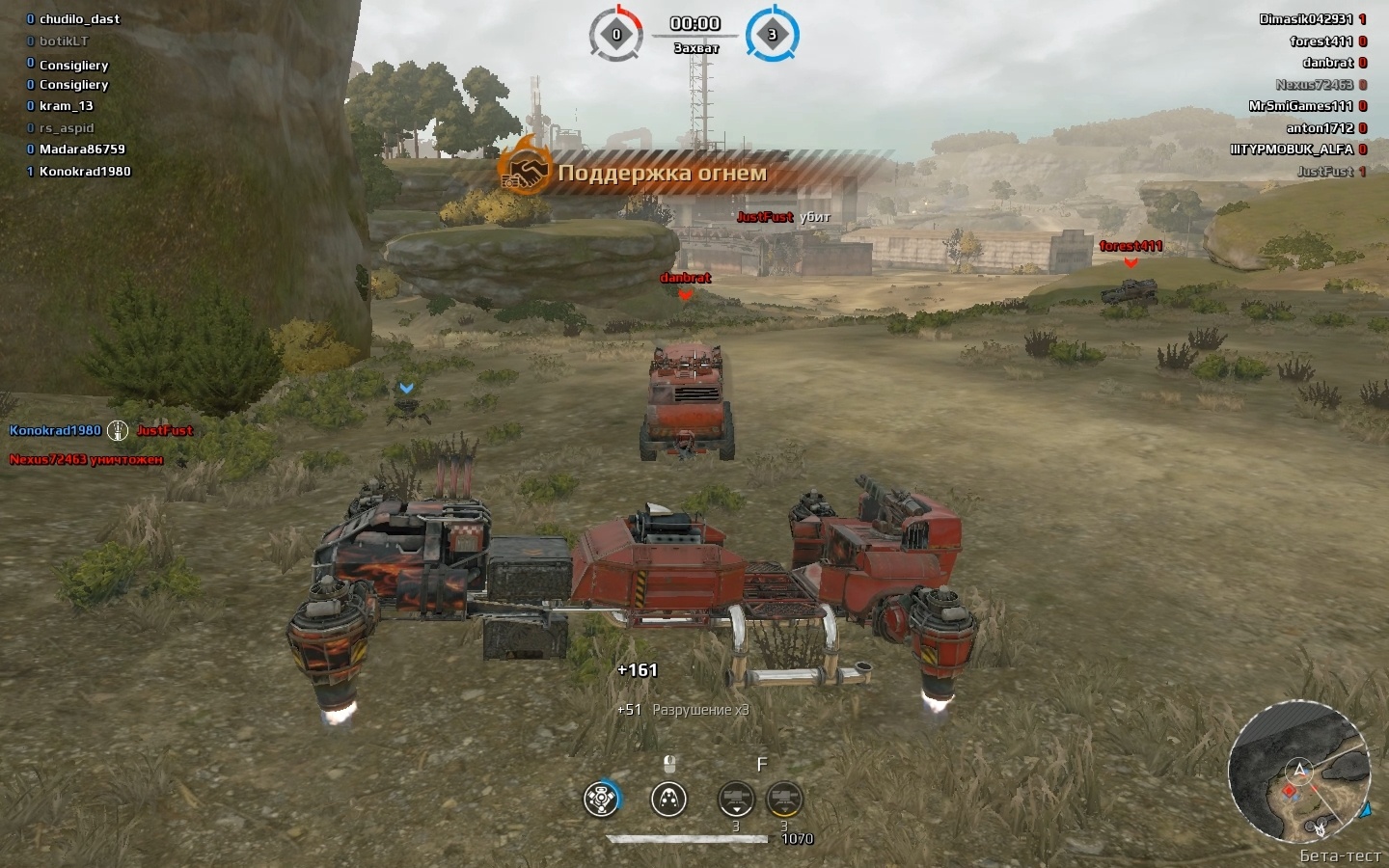Activate the second turret drone icon

pyautogui.click(x=782, y=798)
